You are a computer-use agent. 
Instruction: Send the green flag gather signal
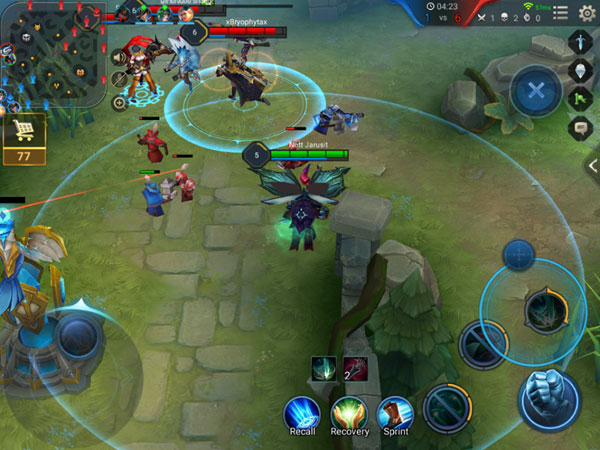tap(582, 99)
